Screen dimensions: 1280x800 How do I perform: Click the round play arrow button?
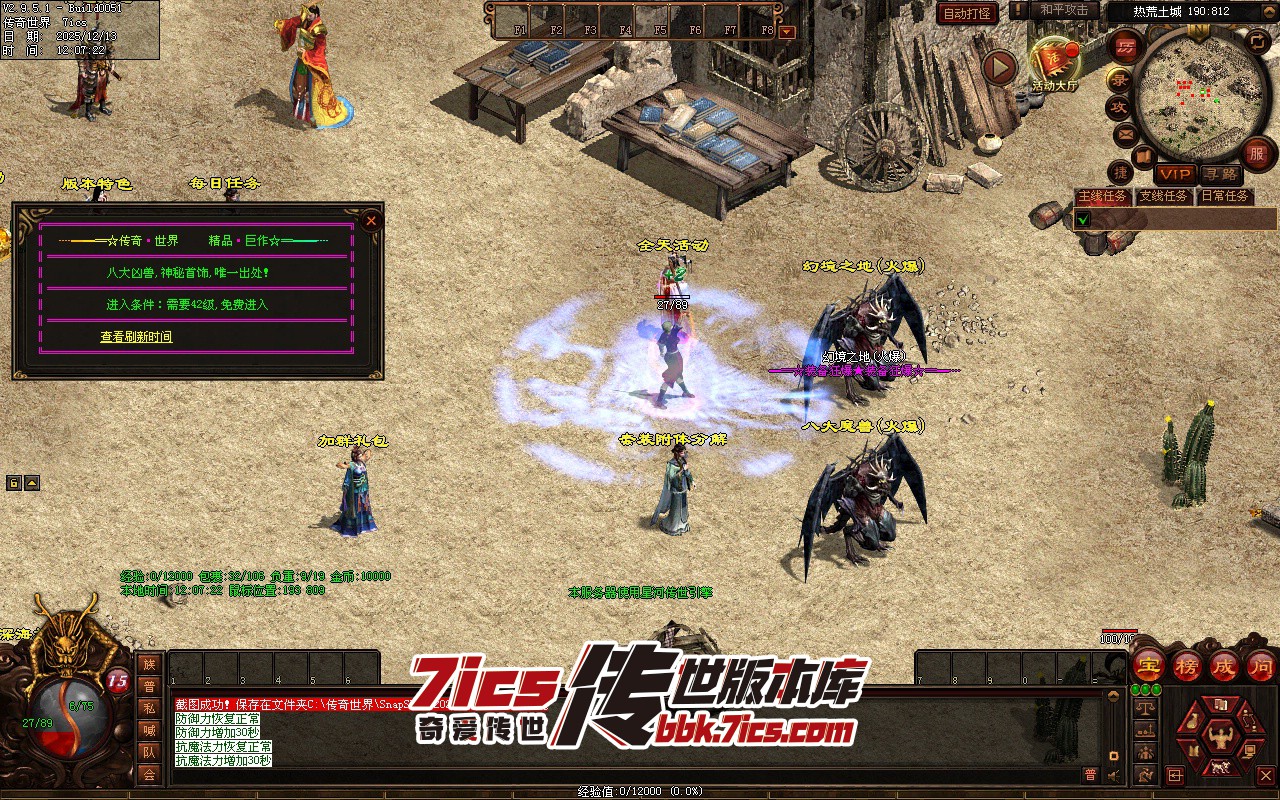tap(998, 67)
